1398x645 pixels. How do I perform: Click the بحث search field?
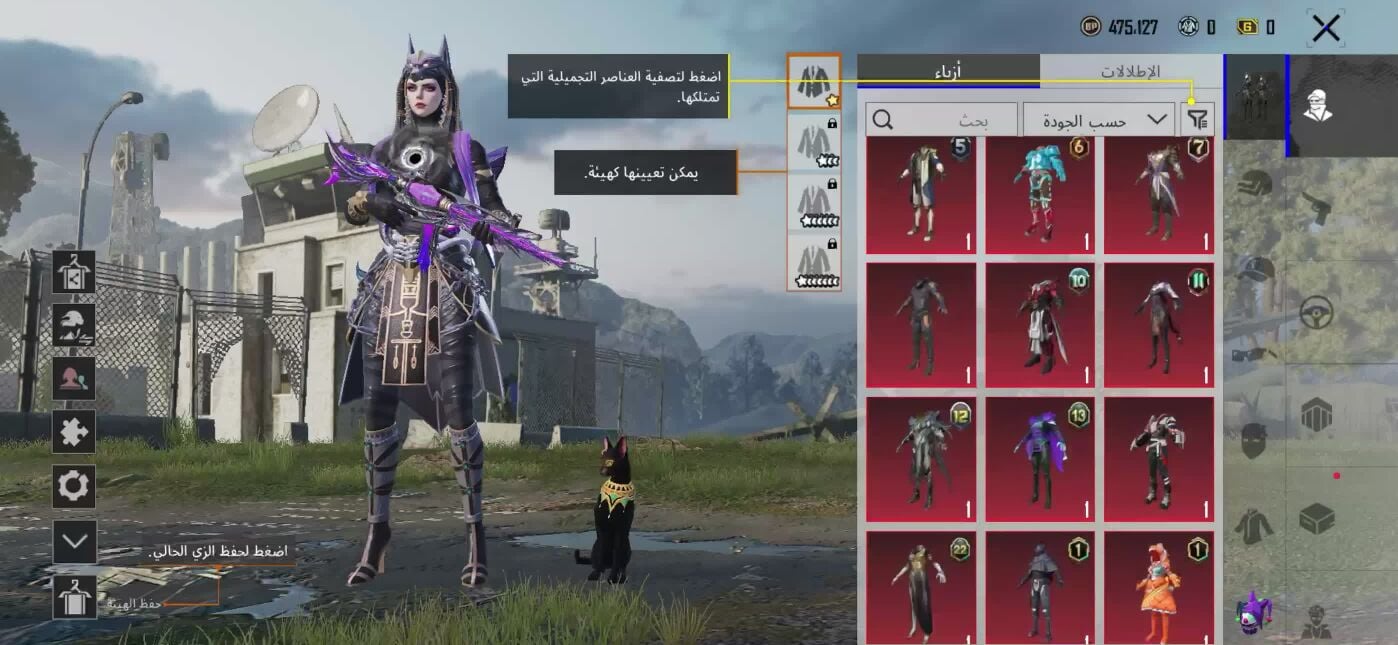tap(942, 120)
